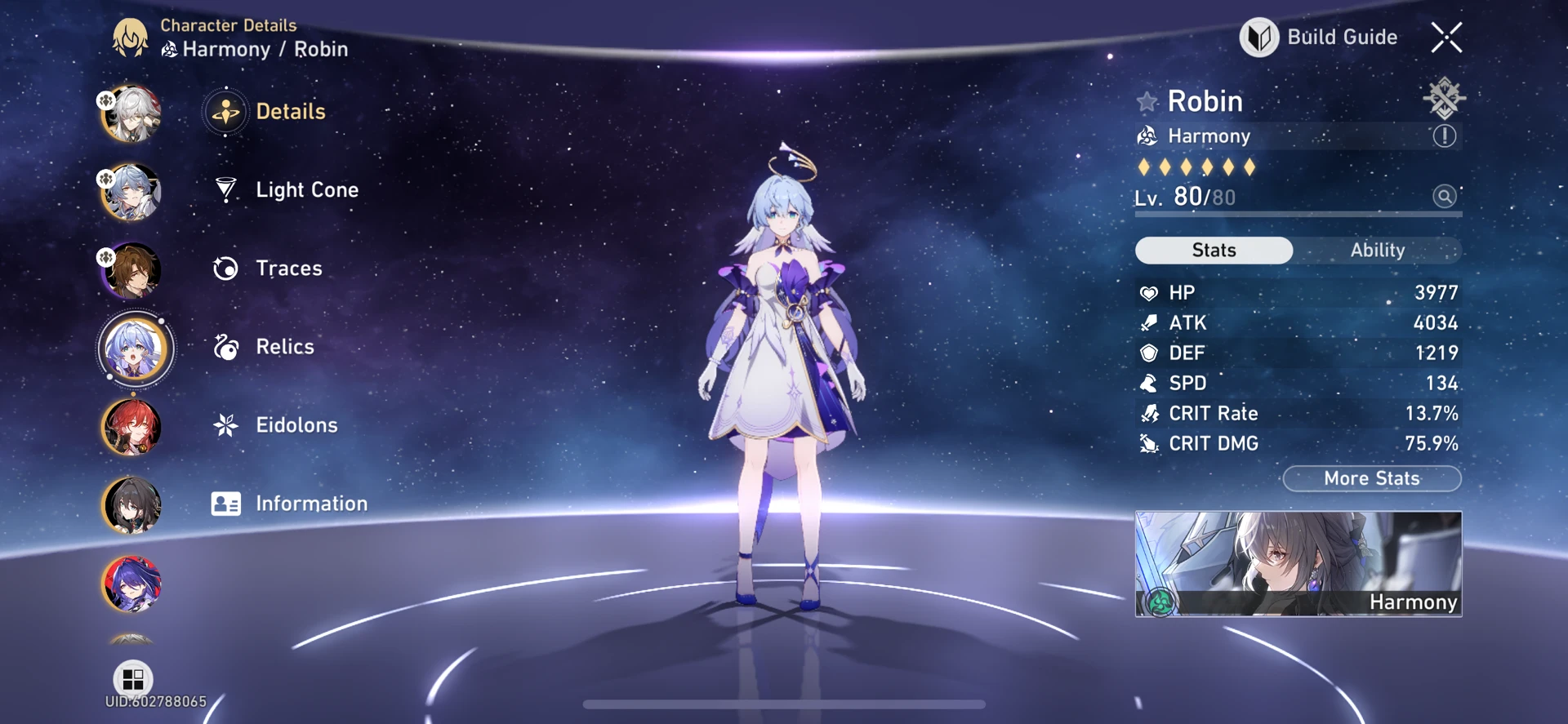Switch to the Ability tab
The image size is (1568, 724).
click(x=1378, y=251)
